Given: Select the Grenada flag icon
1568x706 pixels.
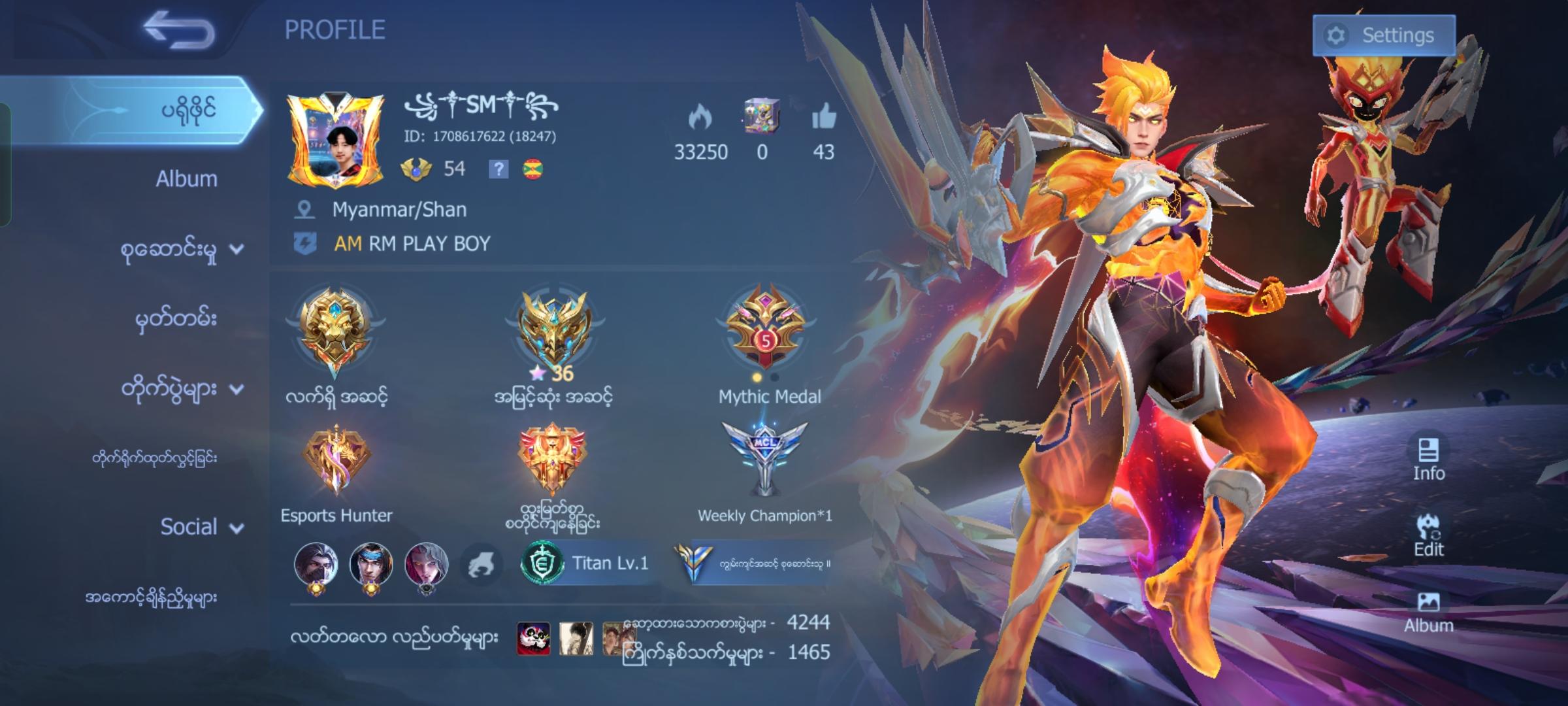Looking at the screenshot, I should [533, 169].
